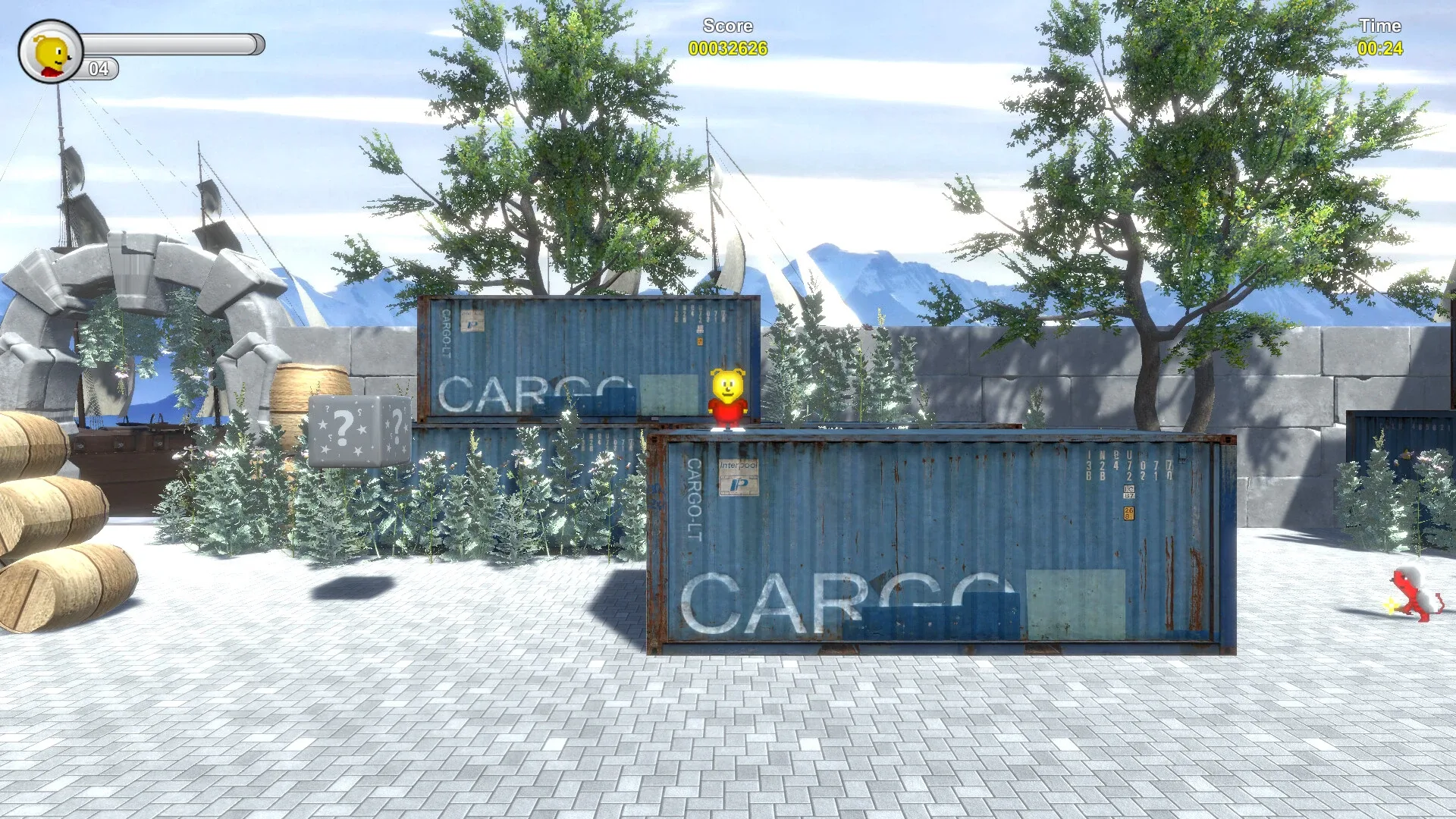This screenshot has height=819, width=1456.
Task: Click the yellow player avatar portrait
Action: (x=52, y=52)
